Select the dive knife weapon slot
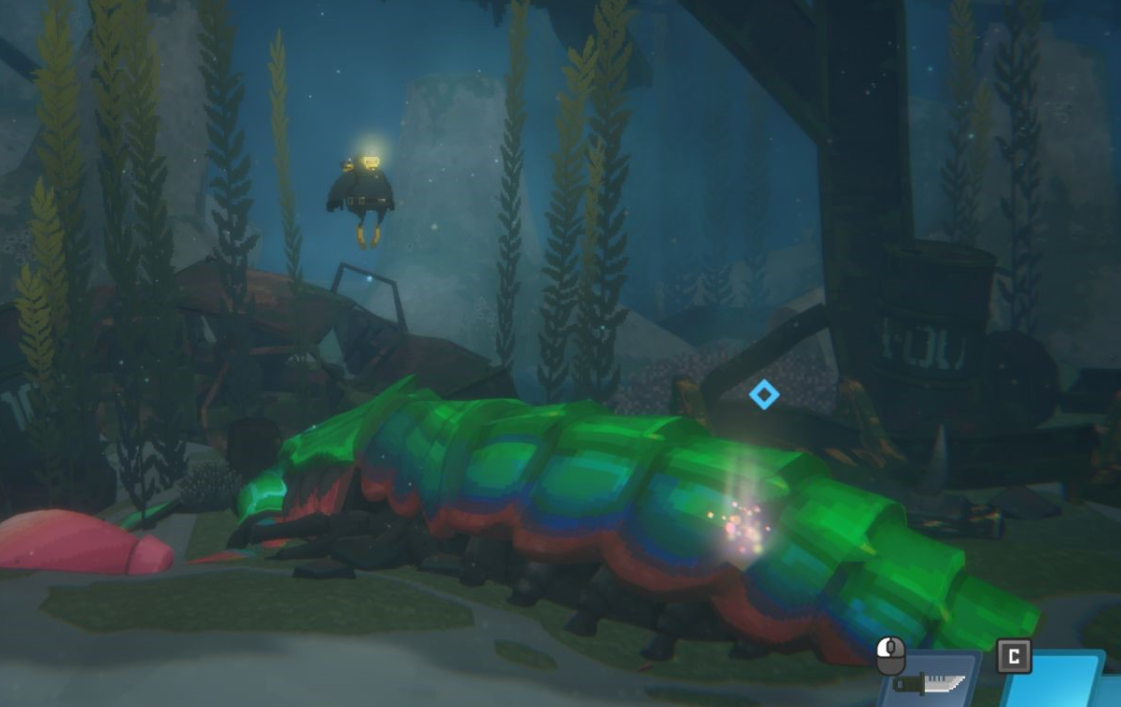 pos(930,682)
